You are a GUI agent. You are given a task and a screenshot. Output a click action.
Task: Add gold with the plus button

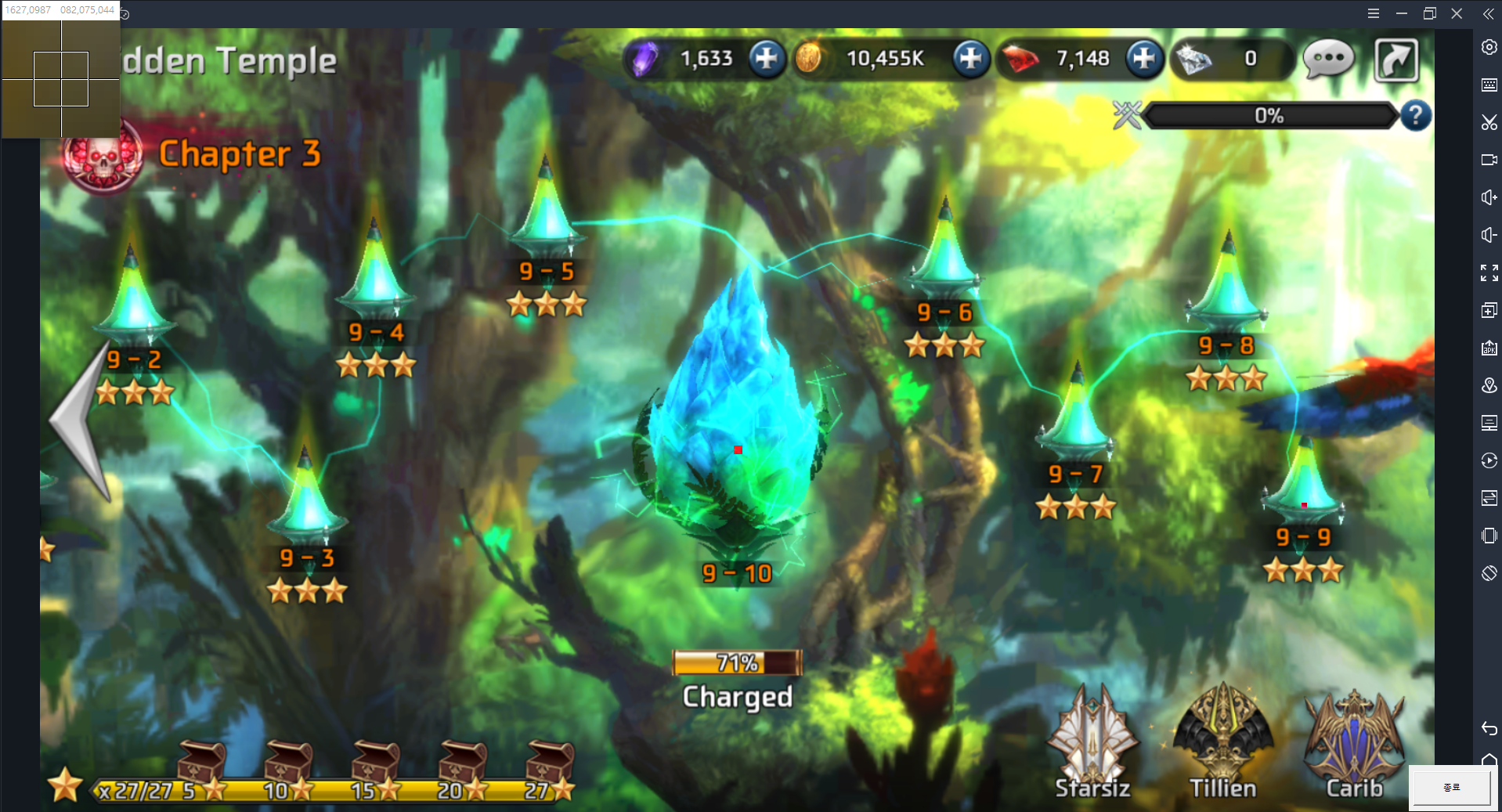click(x=970, y=59)
